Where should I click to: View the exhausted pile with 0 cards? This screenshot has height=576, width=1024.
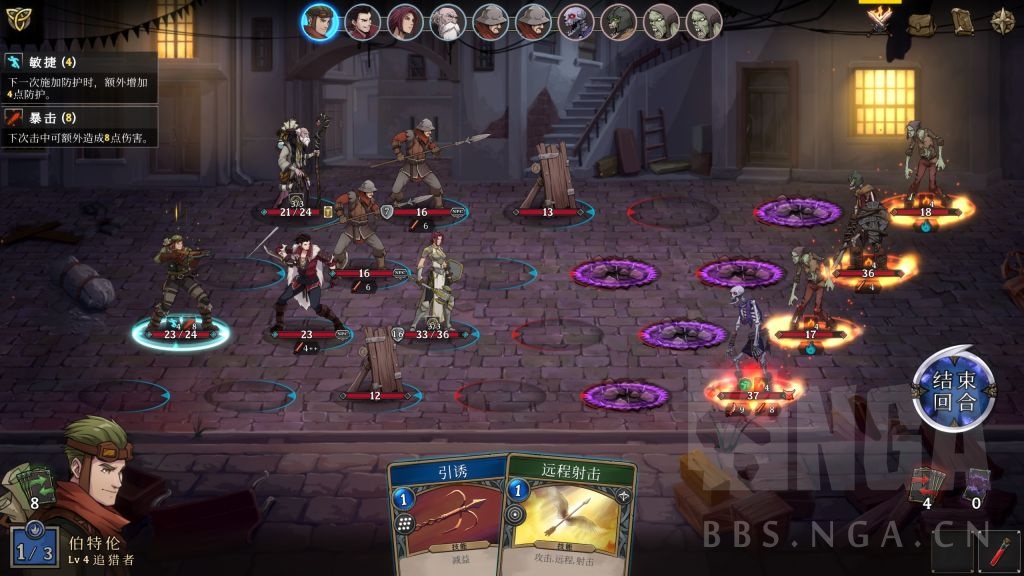click(x=976, y=485)
